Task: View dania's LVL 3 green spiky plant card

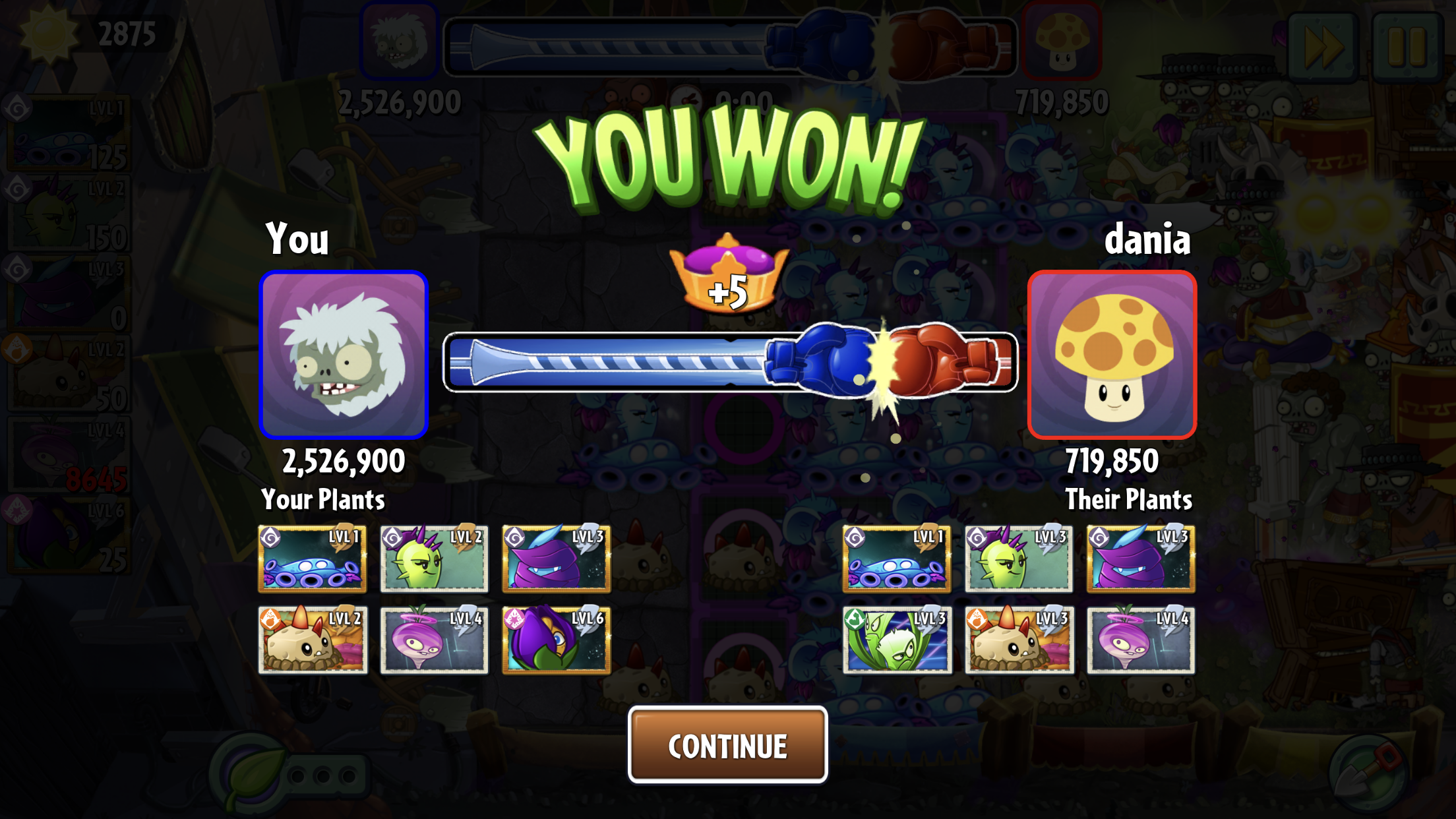Action: (1018, 559)
